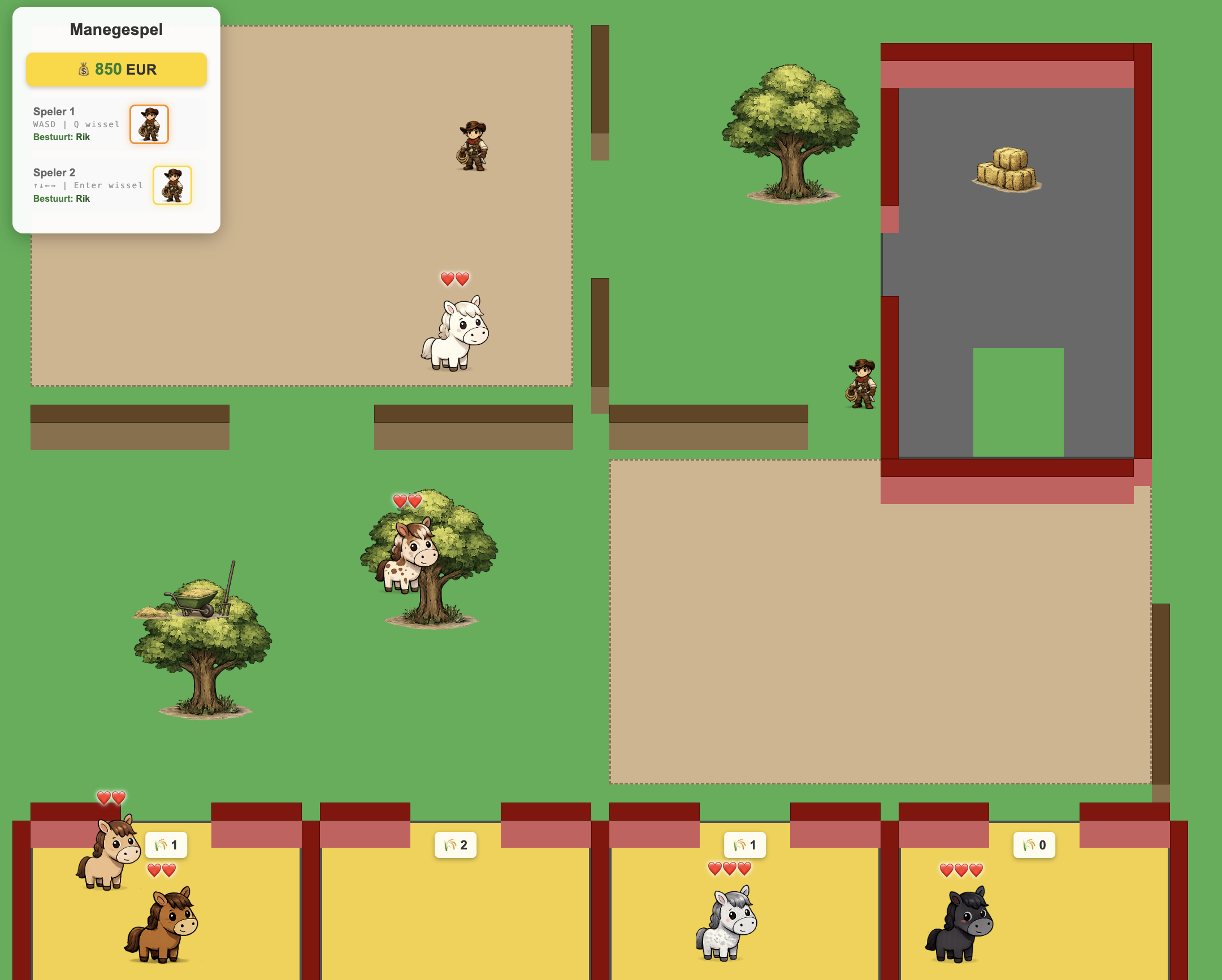Click the hay counter above the gray pony's stable
Screen dimensions: 1222x980
pos(744,844)
